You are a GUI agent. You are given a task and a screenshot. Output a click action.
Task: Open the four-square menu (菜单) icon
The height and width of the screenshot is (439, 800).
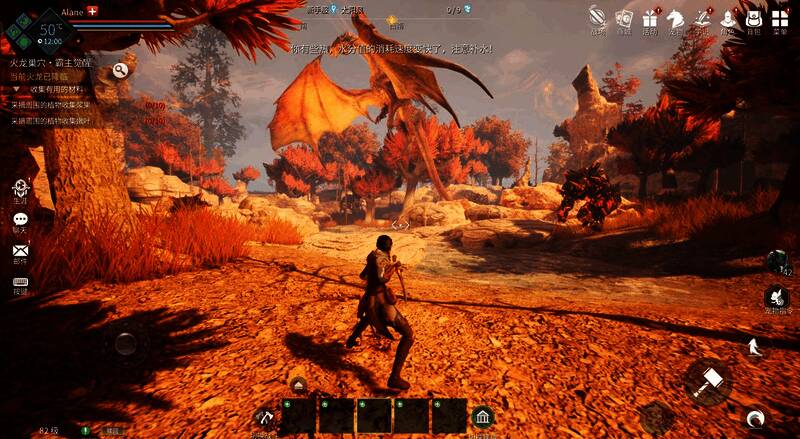[x=780, y=17]
